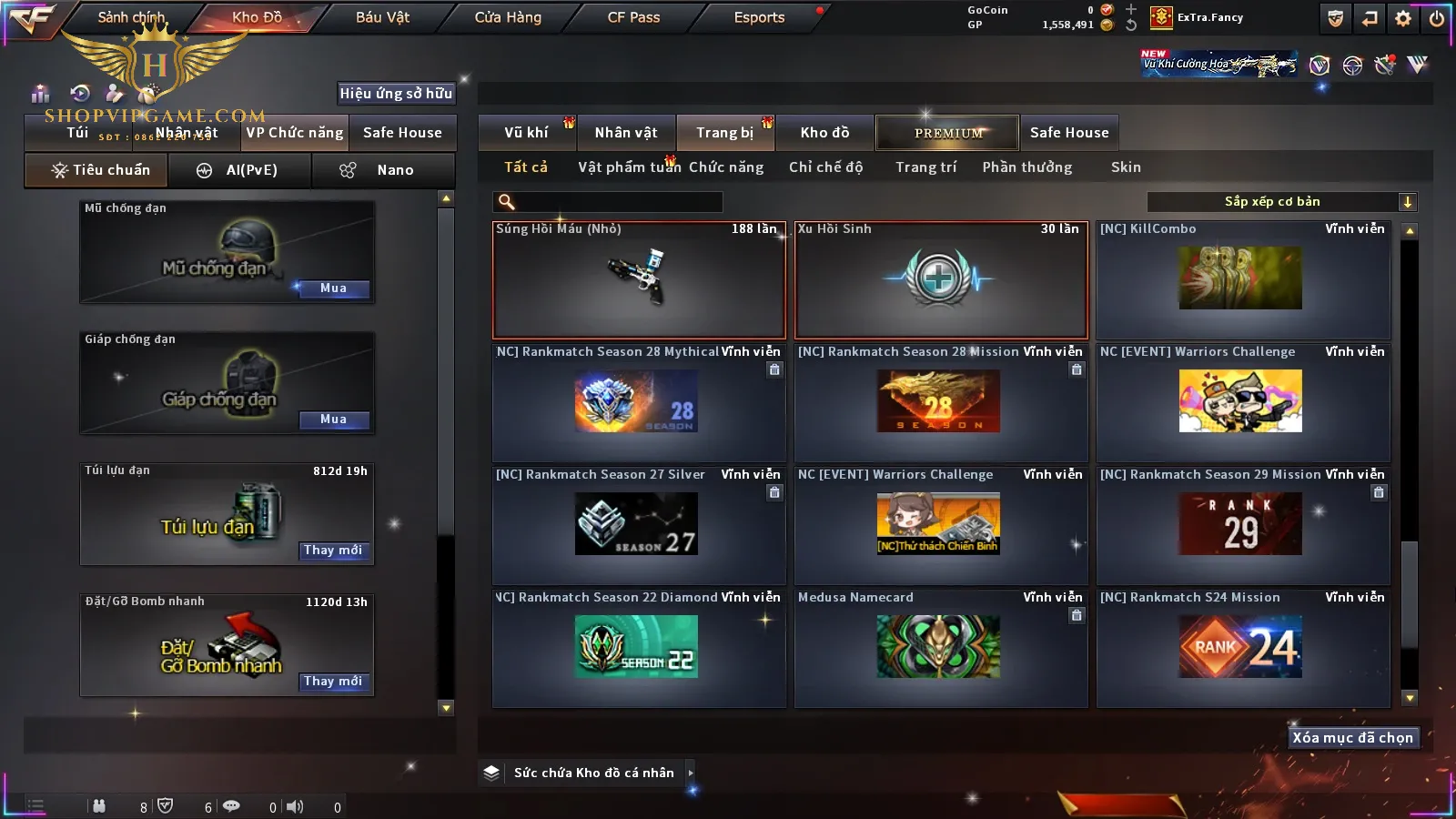Select the Trang bị tab
Screen dimensions: 1456x819
[x=724, y=133]
